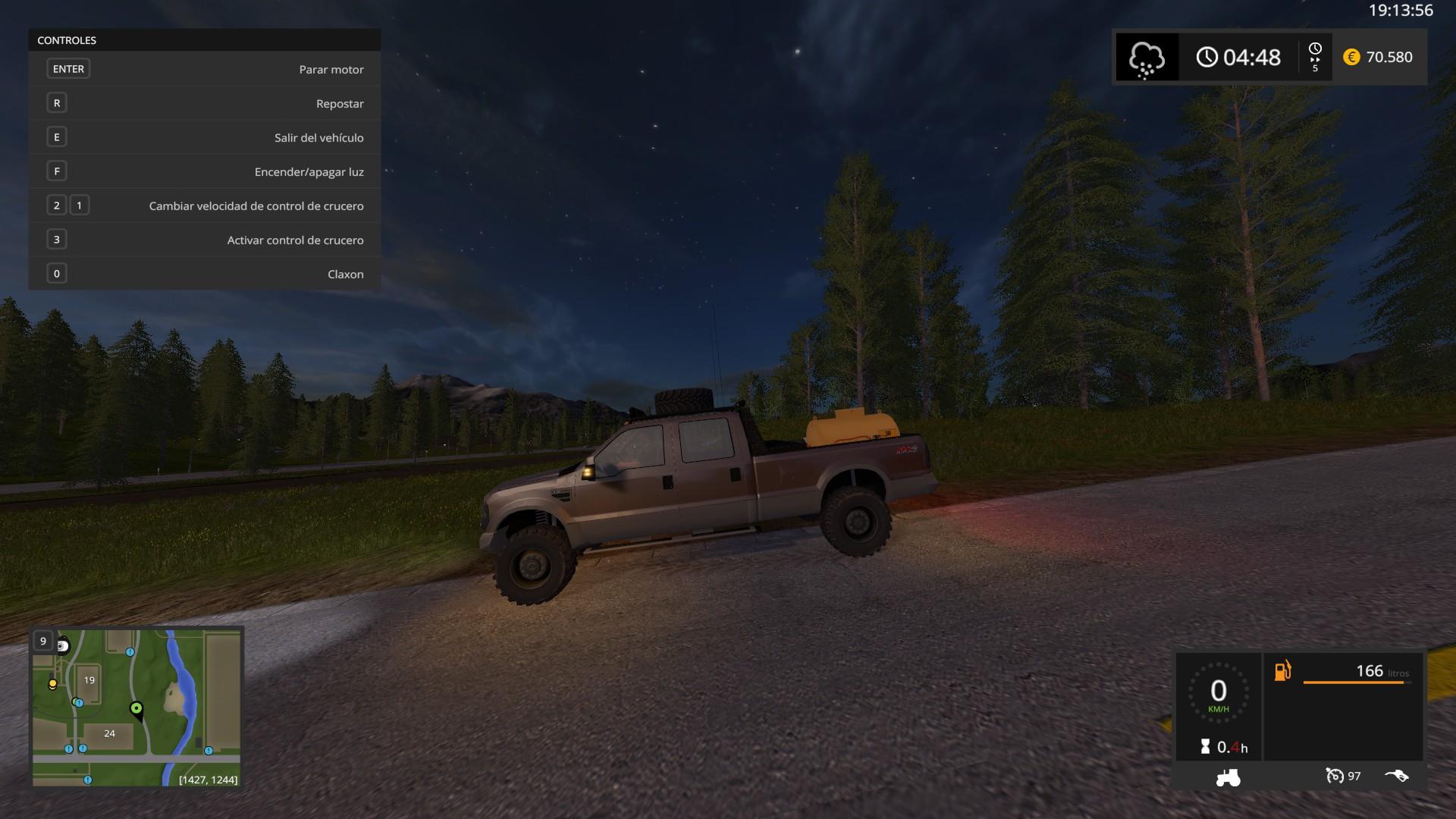This screenshot has width=1456, height=819.
Task: Open the minimap
Action: (136, 707)
